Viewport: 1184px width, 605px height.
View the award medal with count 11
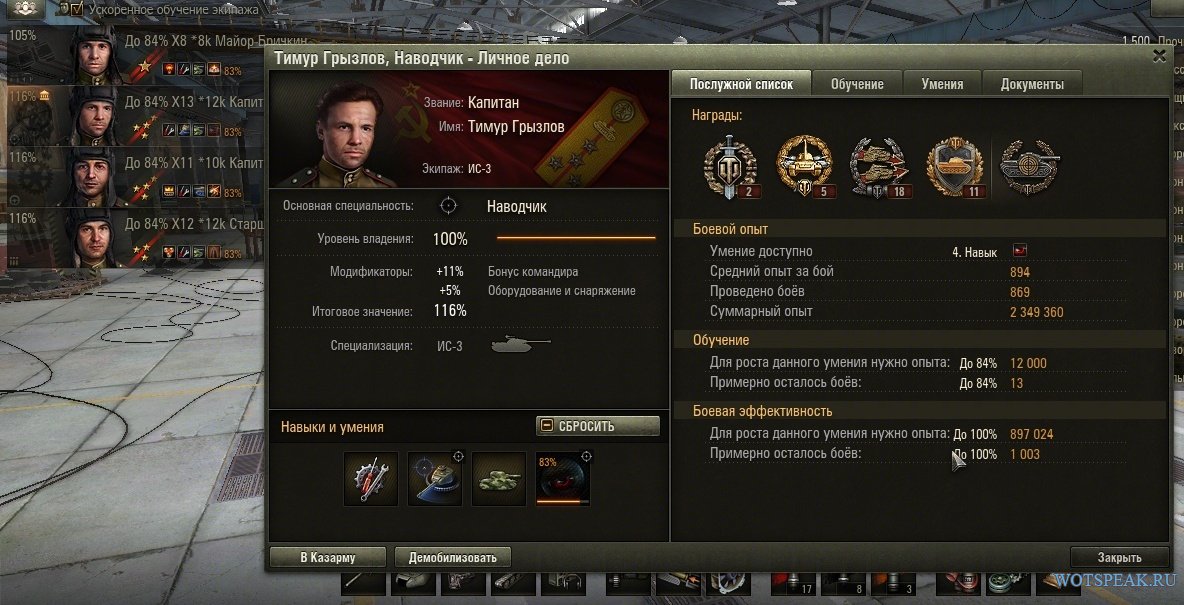tap(954, 164)
